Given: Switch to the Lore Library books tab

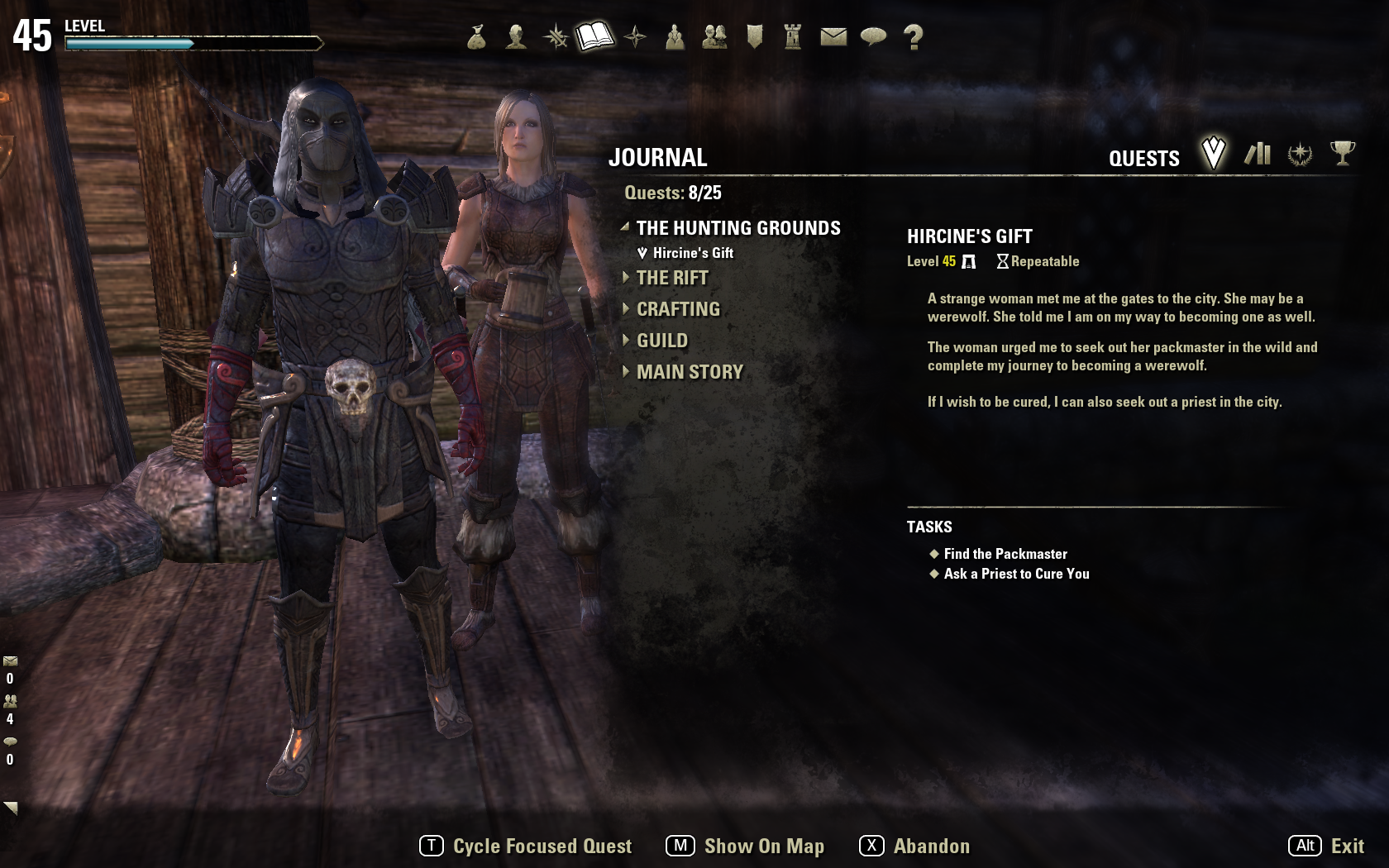Looking at the screenshot, I should point(1258,154).
